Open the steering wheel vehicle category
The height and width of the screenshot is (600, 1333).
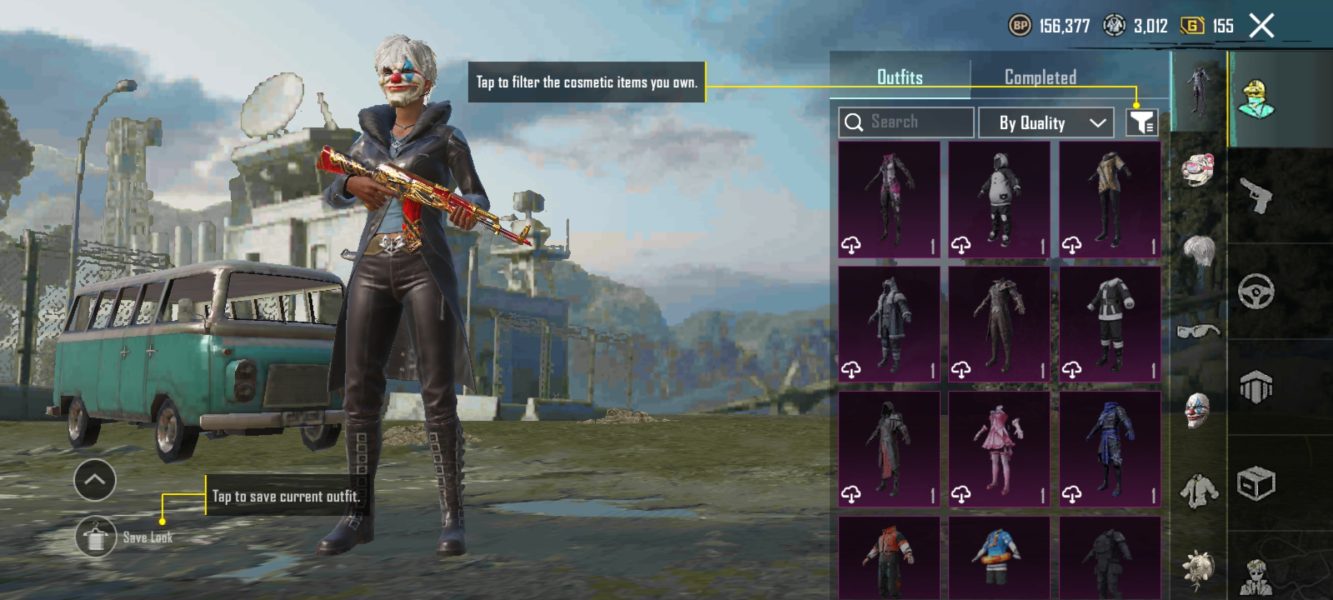click(1255, 292)
